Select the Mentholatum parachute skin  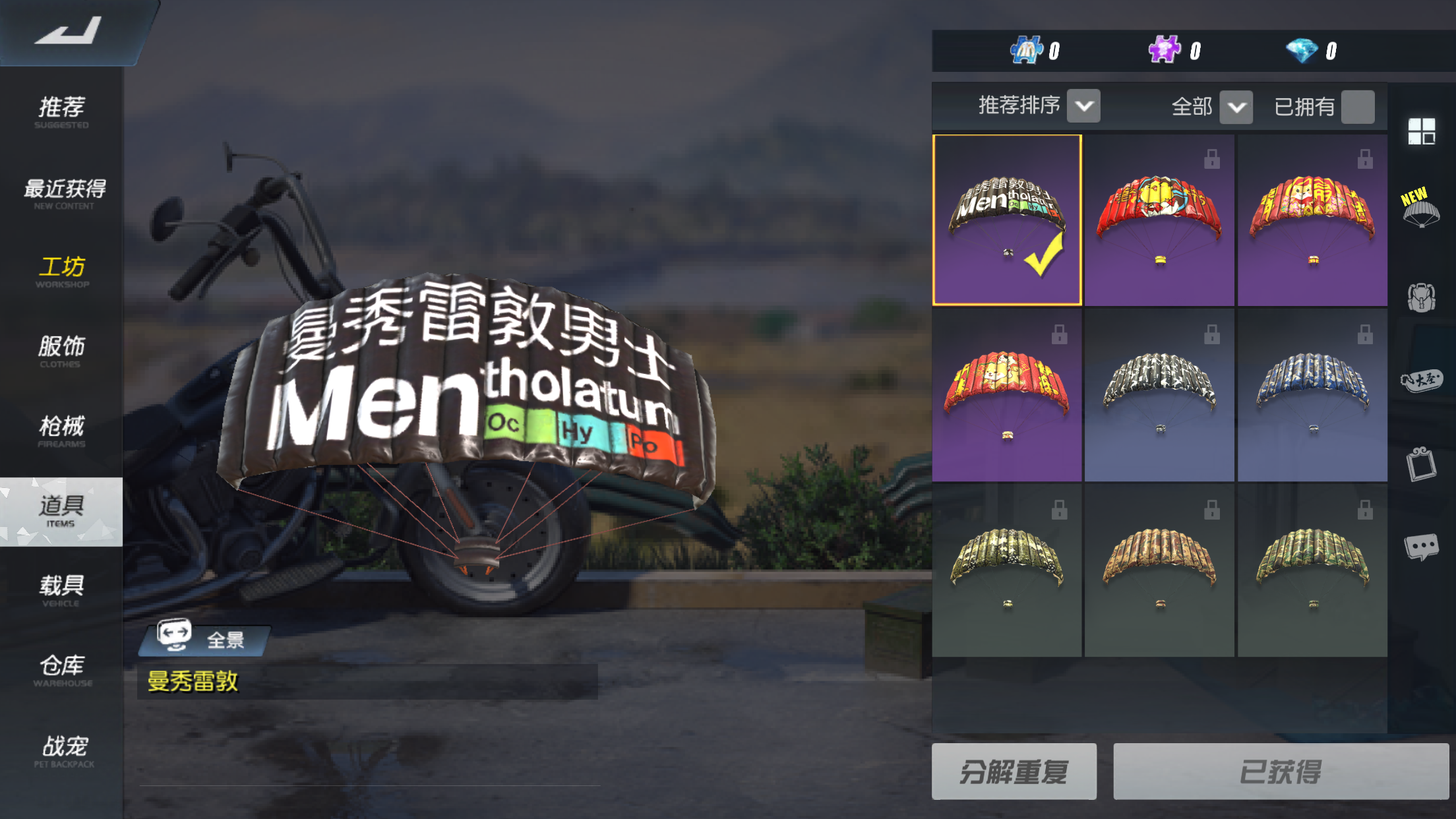1007,220
